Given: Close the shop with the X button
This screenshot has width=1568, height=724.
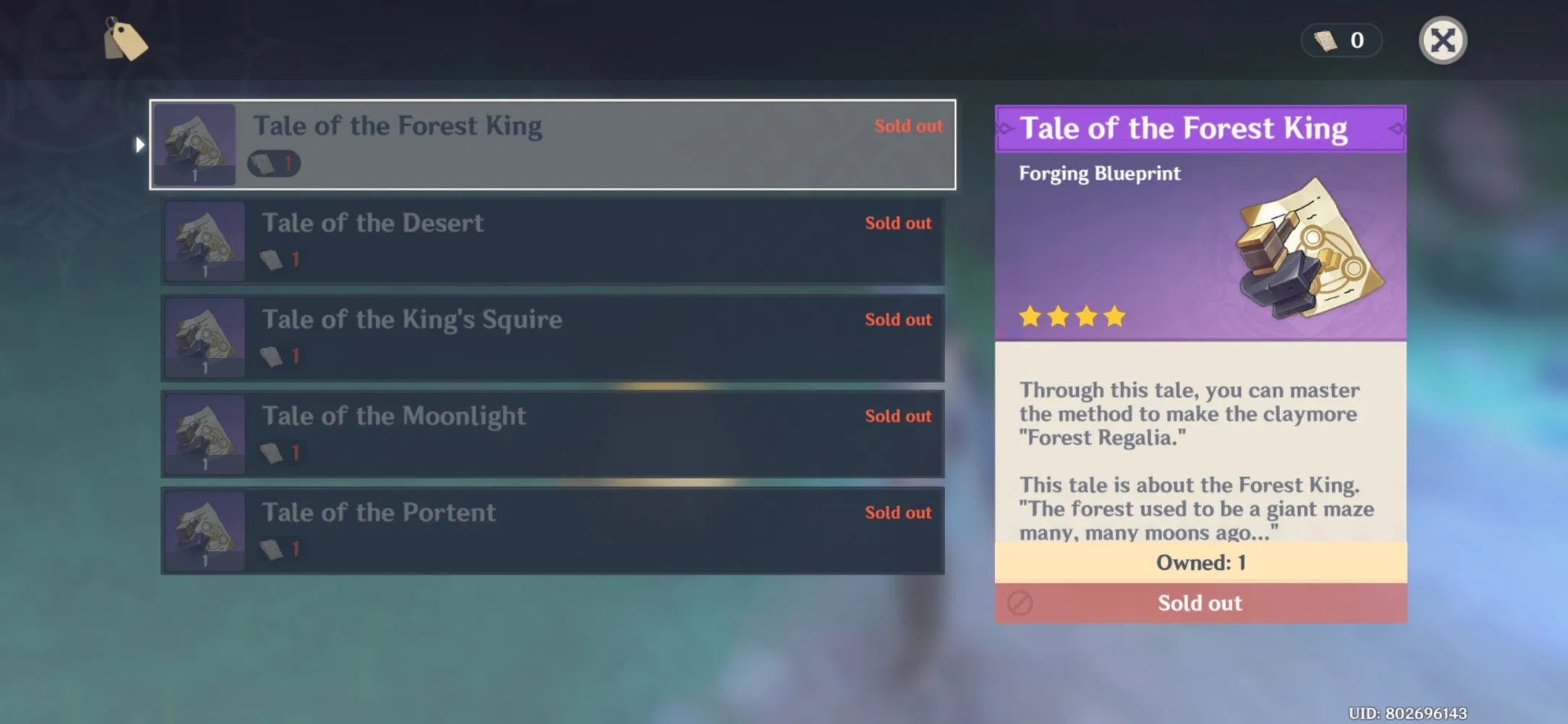Looking at the screenshot, I should click(1443, 40).
